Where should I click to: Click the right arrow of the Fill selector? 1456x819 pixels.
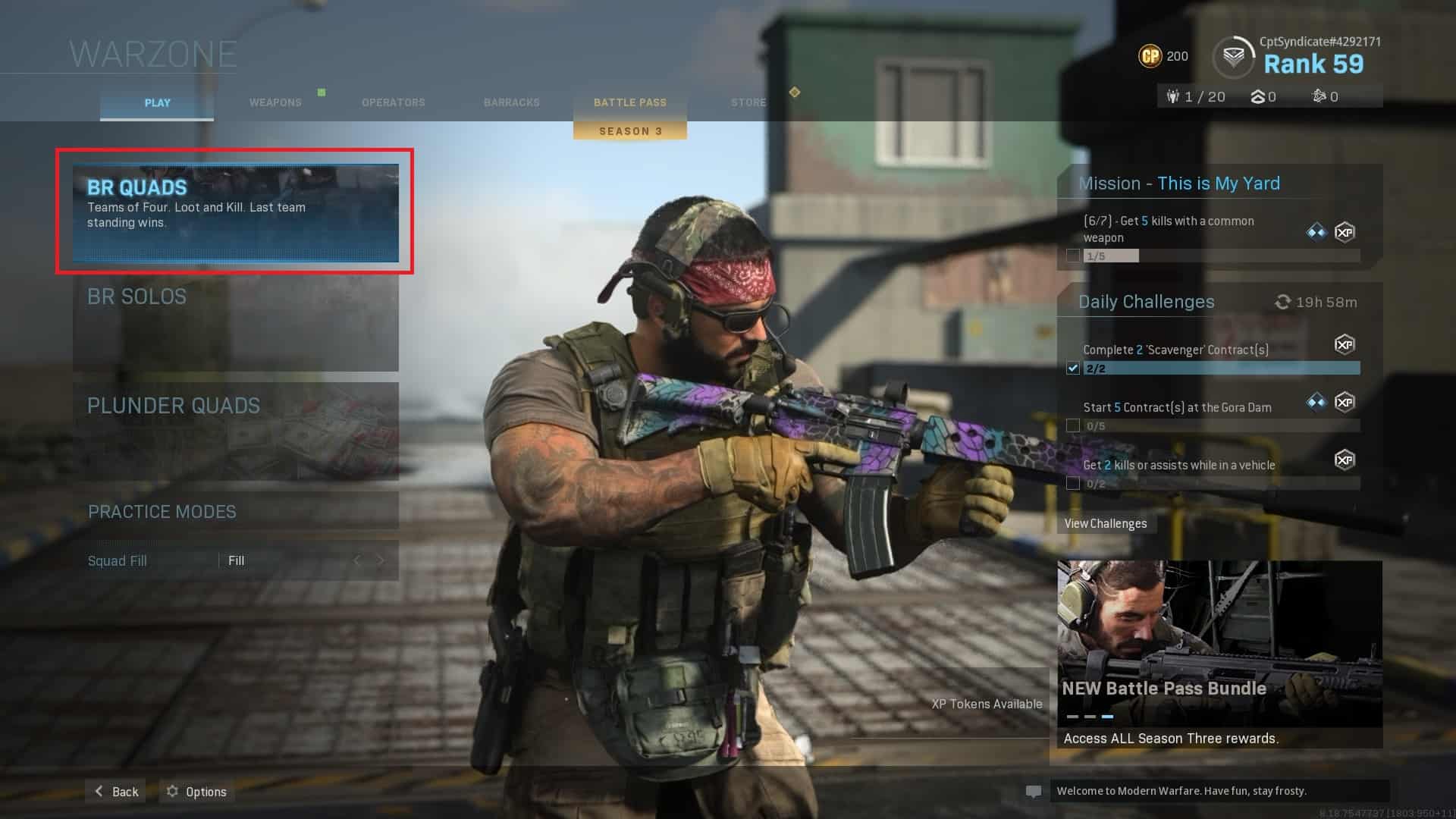tap(380, 560)
